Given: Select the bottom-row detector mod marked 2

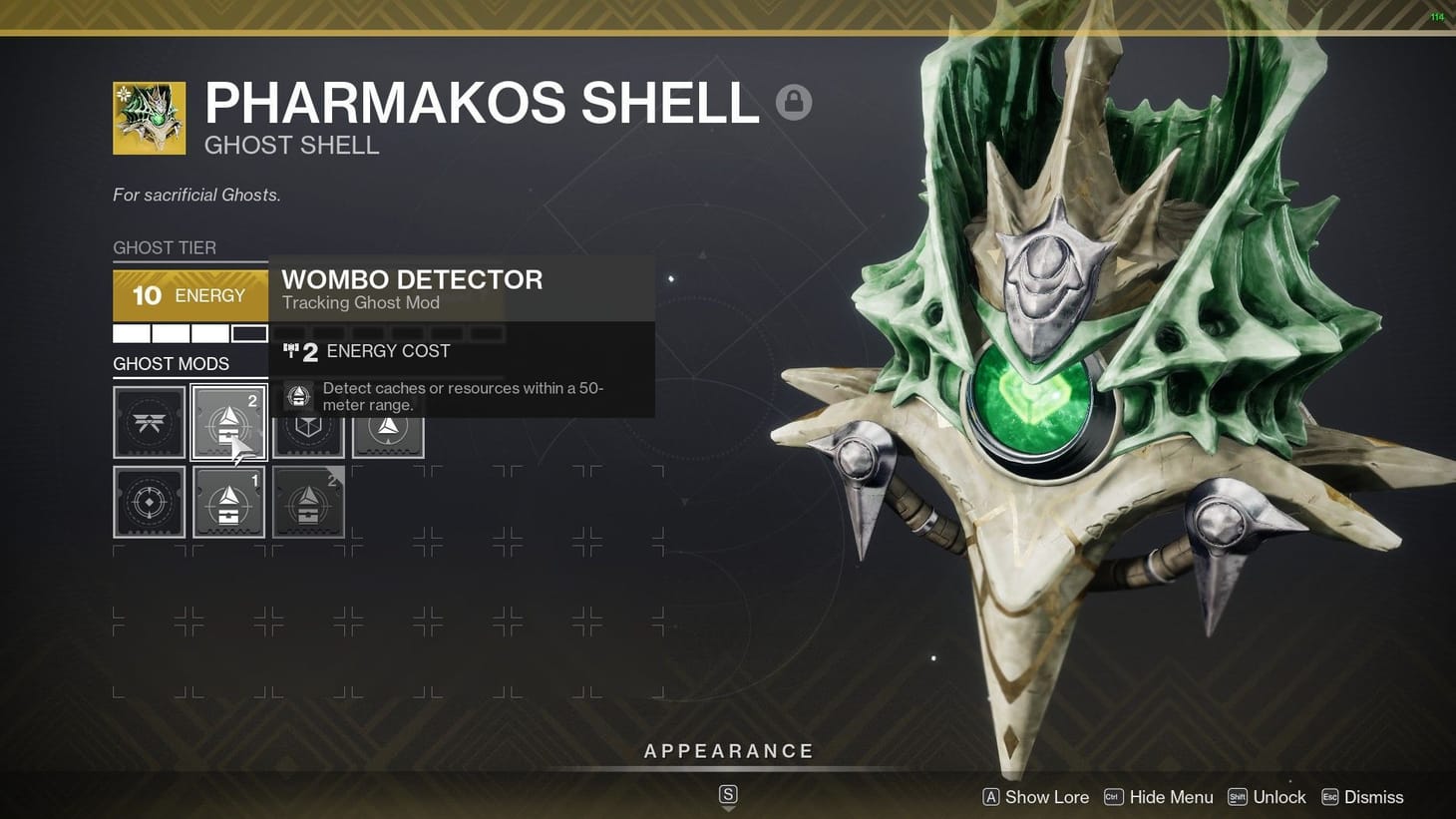Looking at the screenshot, I should tap(308, 502).
